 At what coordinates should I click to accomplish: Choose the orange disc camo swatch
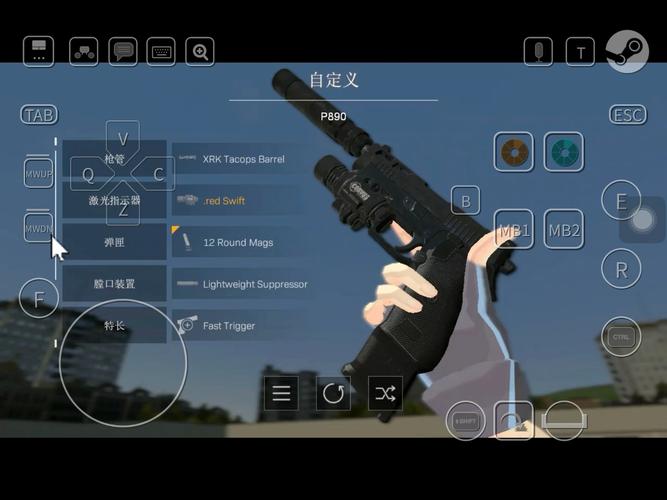pos(513,152)
